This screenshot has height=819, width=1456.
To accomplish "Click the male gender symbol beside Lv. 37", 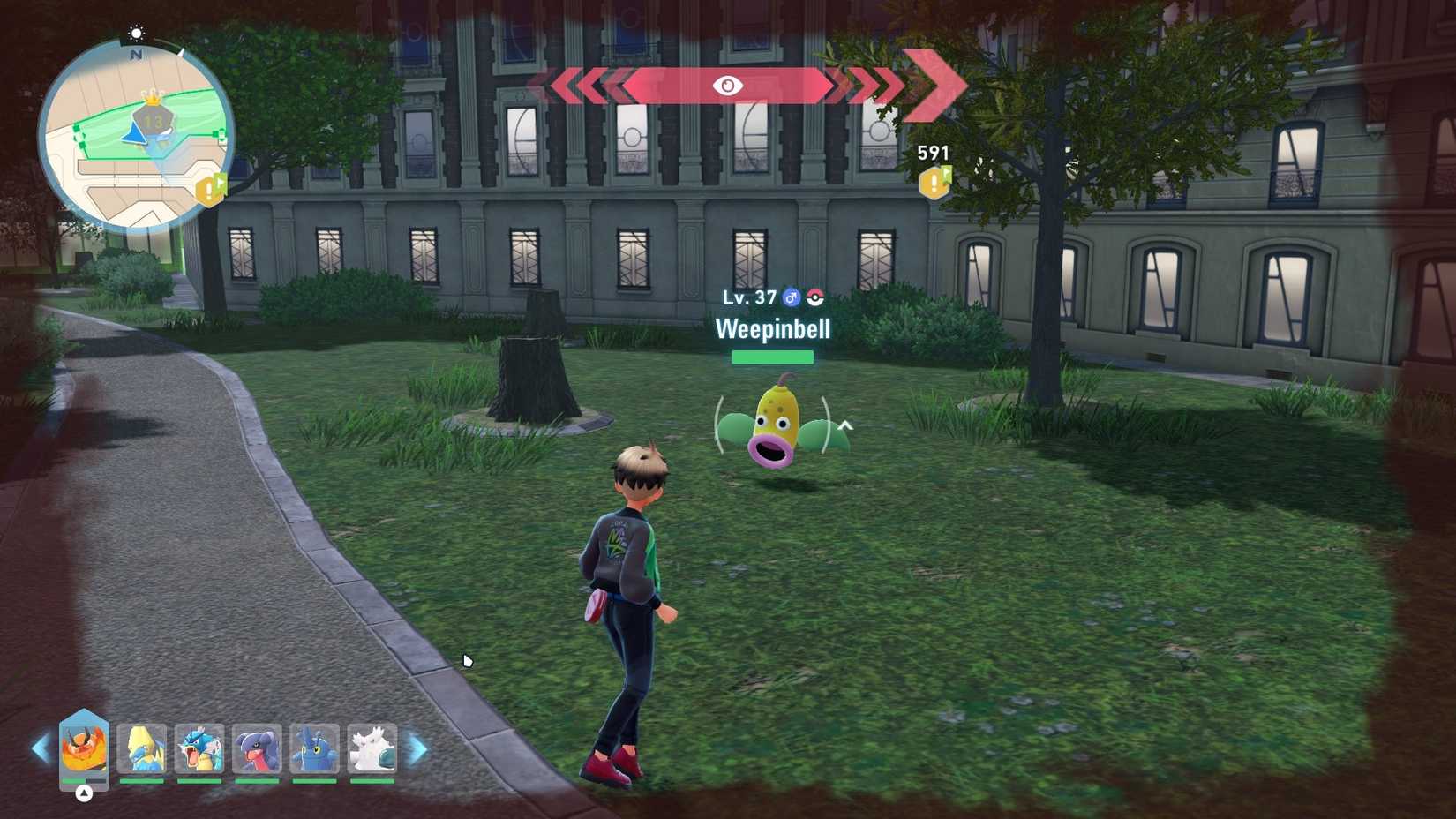I will click(x=792, y=298).
